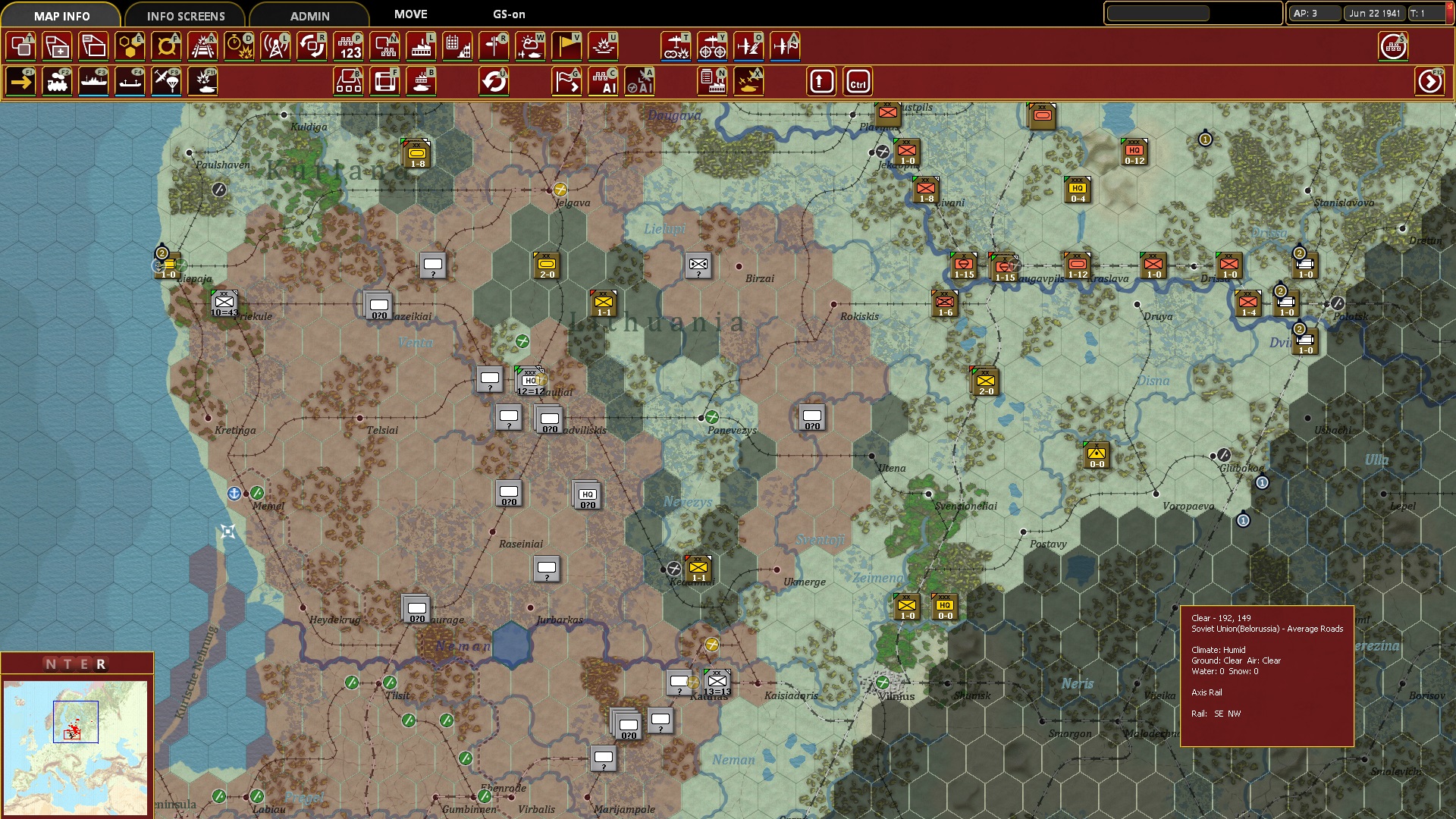Expand the end-turn arrow (F12)
The width and height of the screenshot is (1456, 819).
1430,81
